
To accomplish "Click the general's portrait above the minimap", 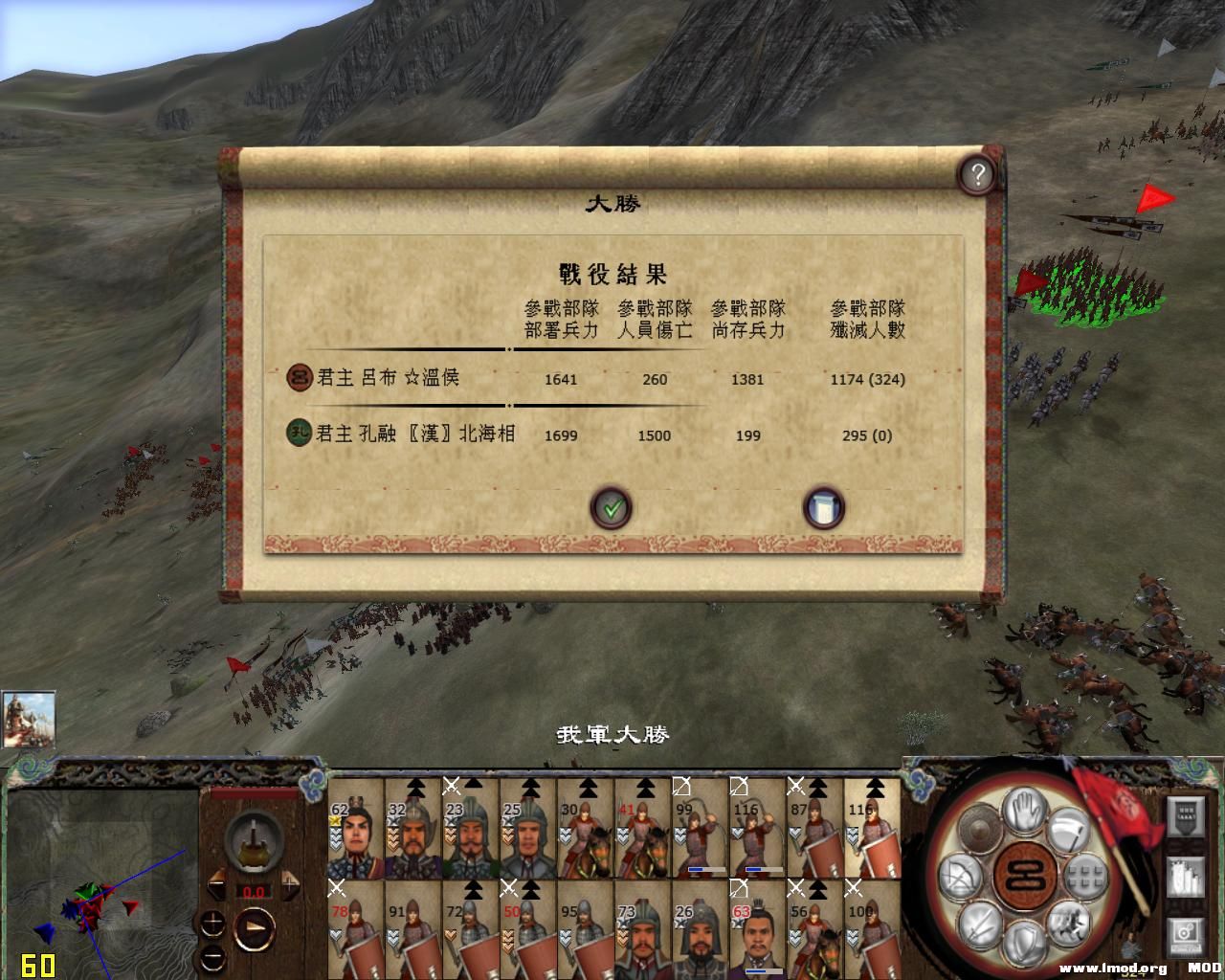I will tap(31, 718).
